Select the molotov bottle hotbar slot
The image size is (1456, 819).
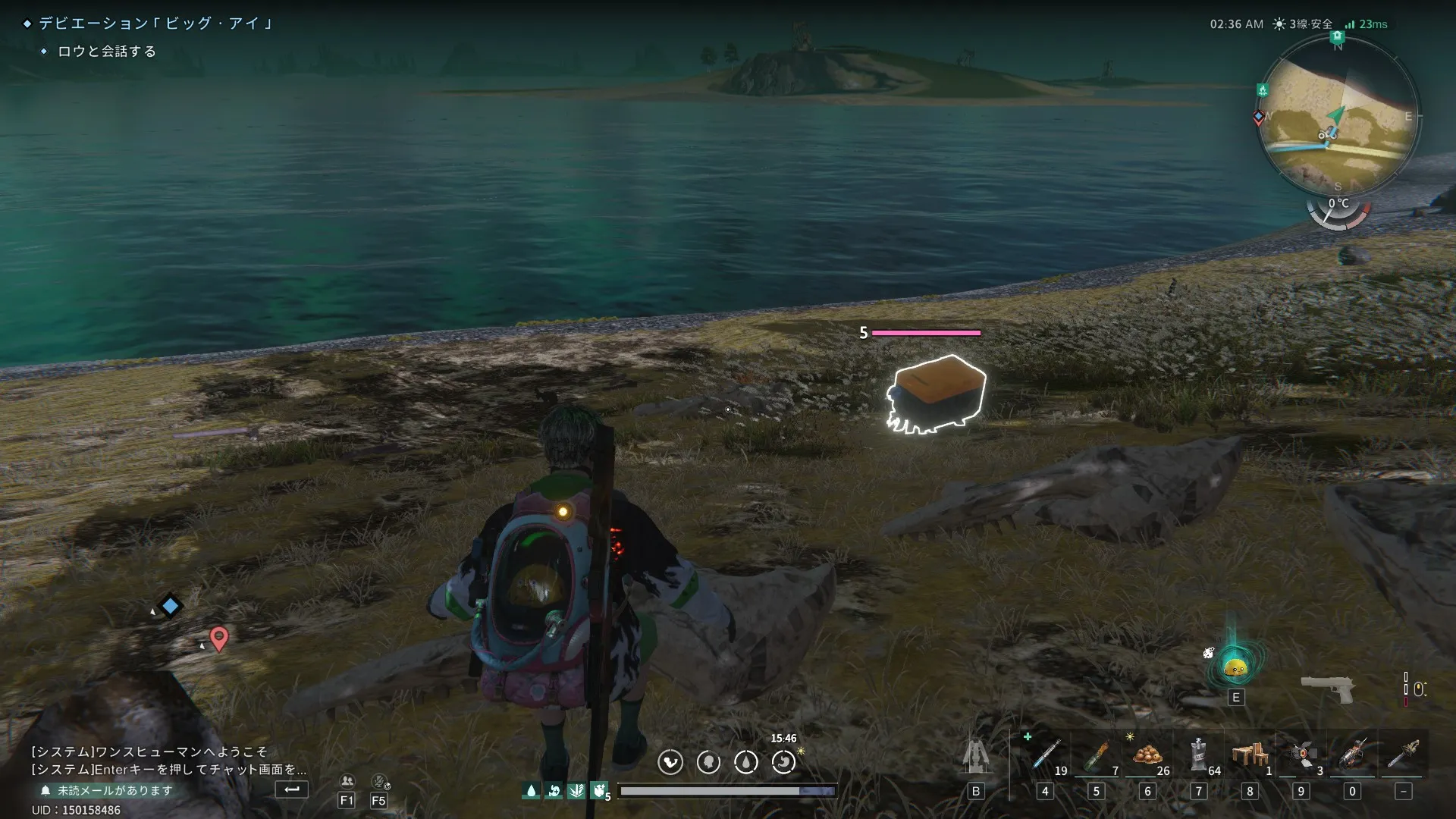coord(1096,755)
